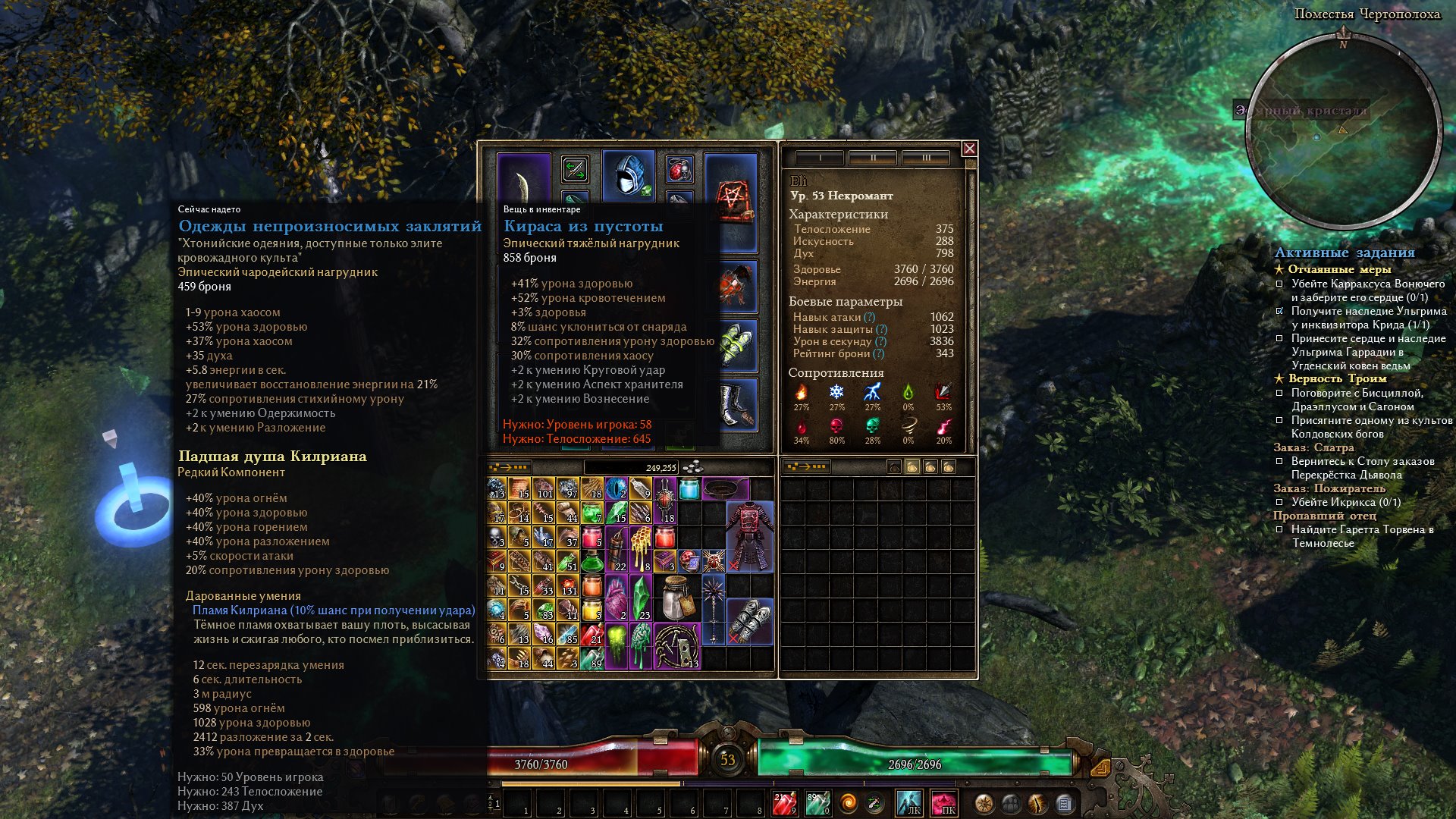Select the equipped skull amulet slot

[x=679, y=169]
